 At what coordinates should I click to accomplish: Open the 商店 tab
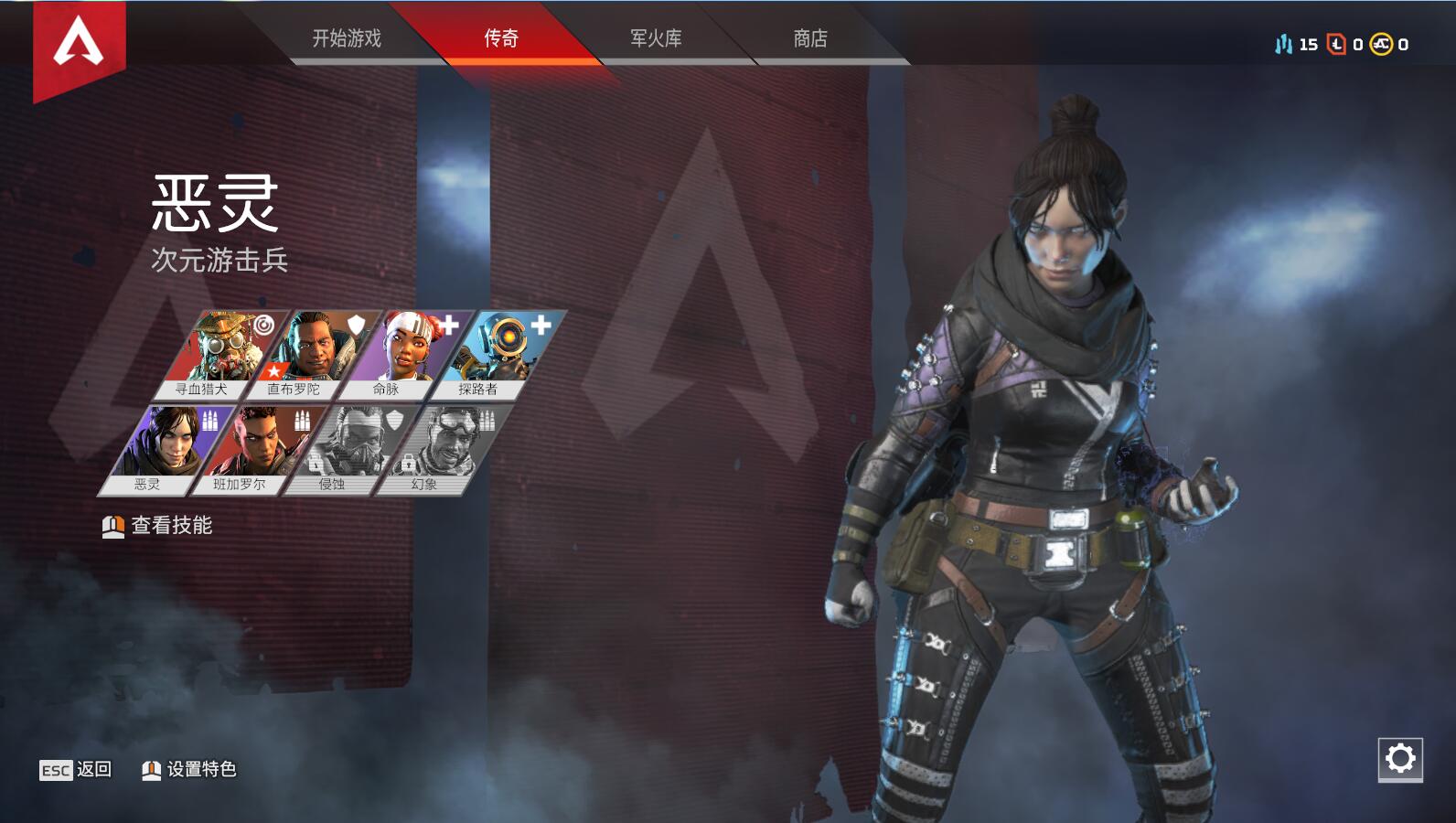pos(808,39)
